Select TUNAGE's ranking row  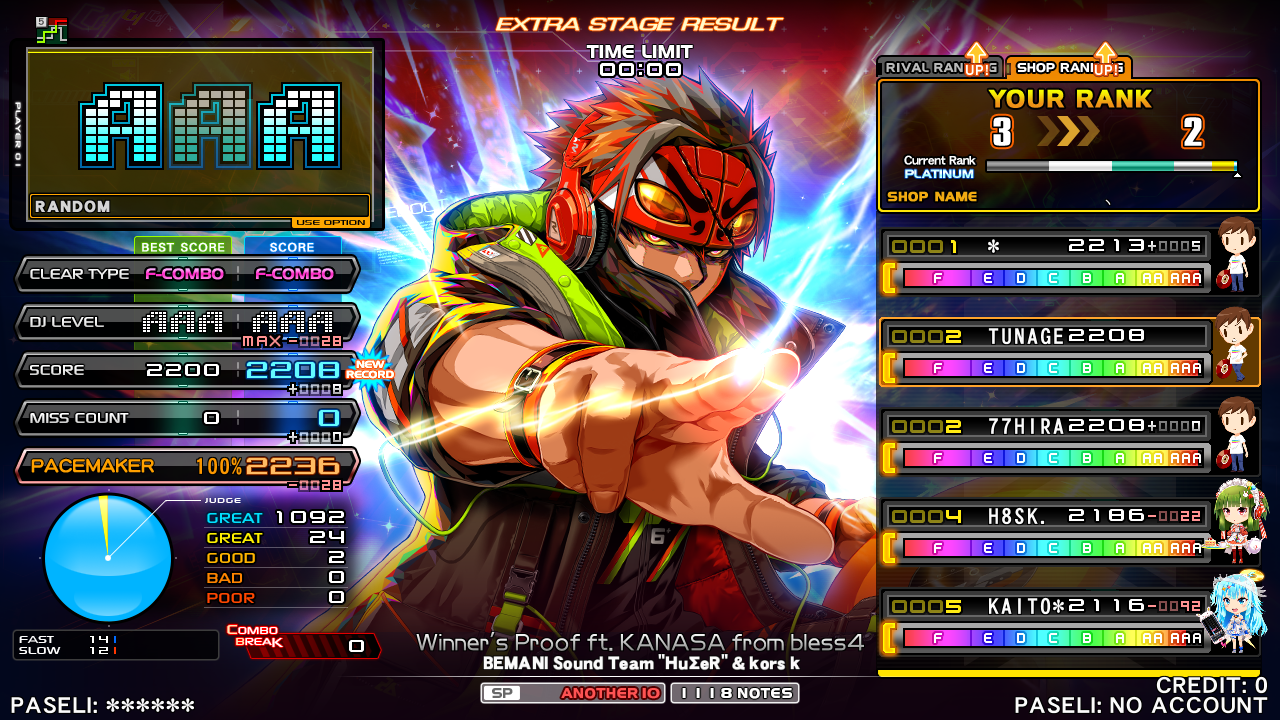pos(1046,352)
